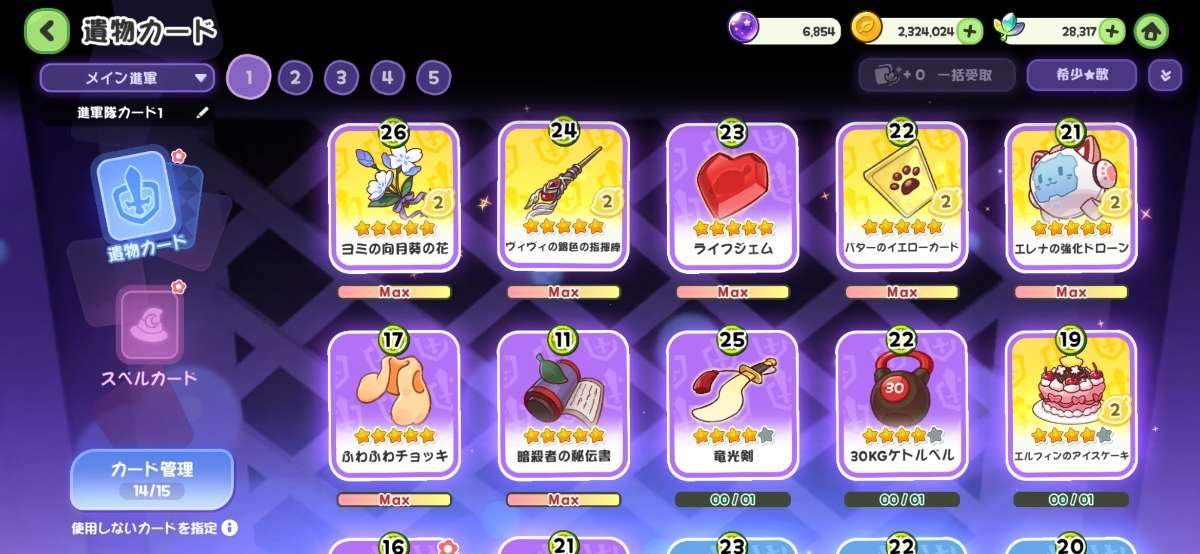Open the カード管理 button
The width and height of the screenshot is (1200, 554).
tap(151, 477)
